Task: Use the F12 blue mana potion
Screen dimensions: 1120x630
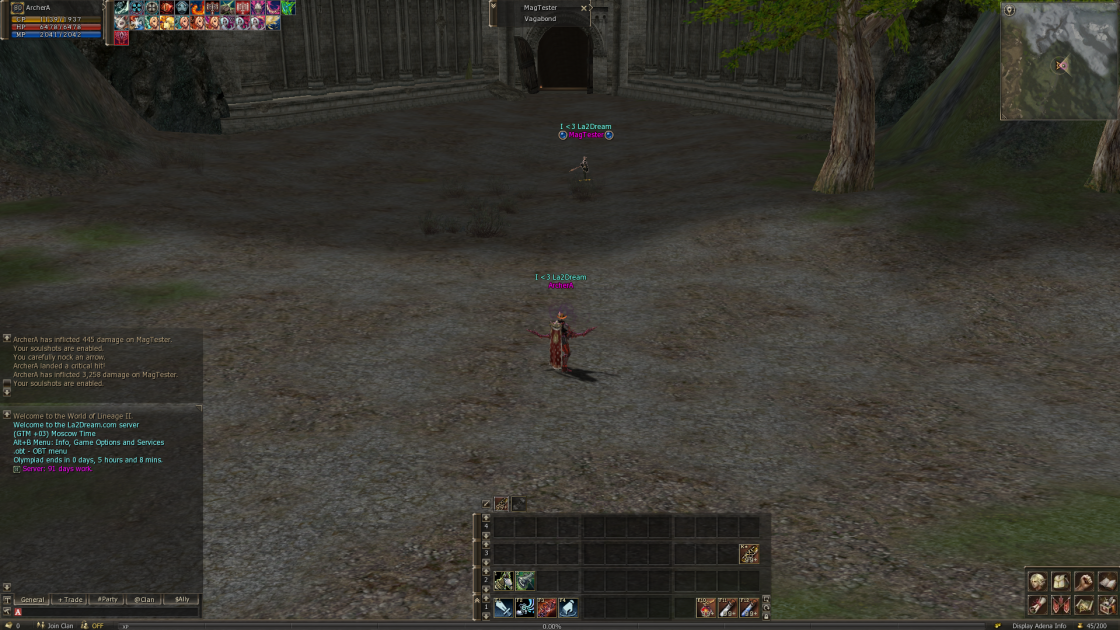Action: point(749,607)
